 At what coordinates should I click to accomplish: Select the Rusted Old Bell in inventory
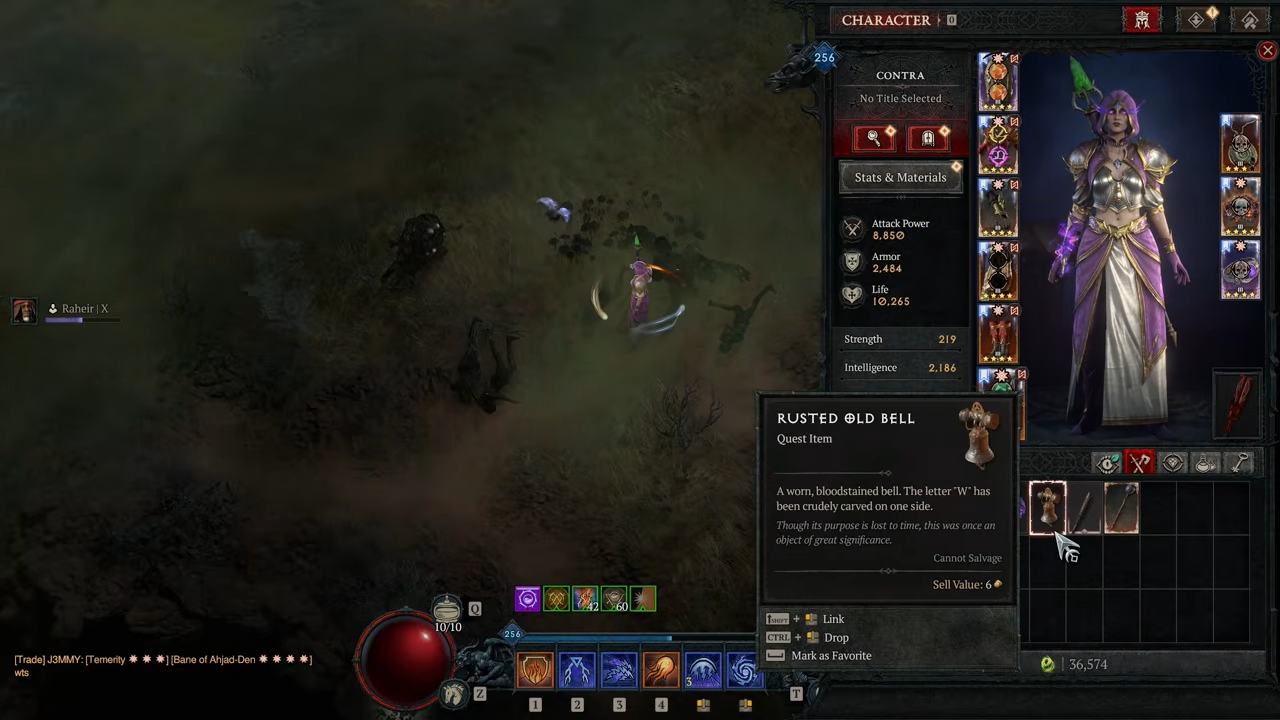(x=1047, y=507)
